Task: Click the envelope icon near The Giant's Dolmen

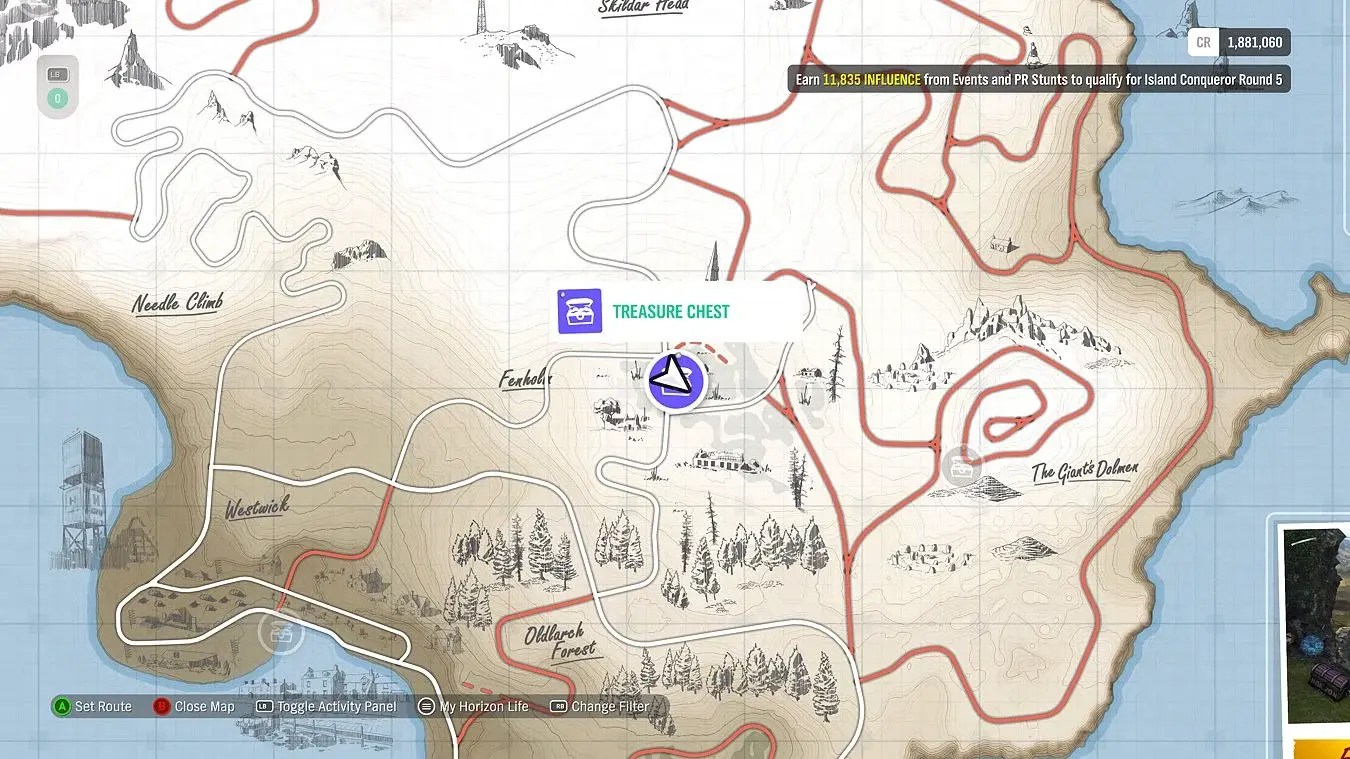Action: coord(962,465)
